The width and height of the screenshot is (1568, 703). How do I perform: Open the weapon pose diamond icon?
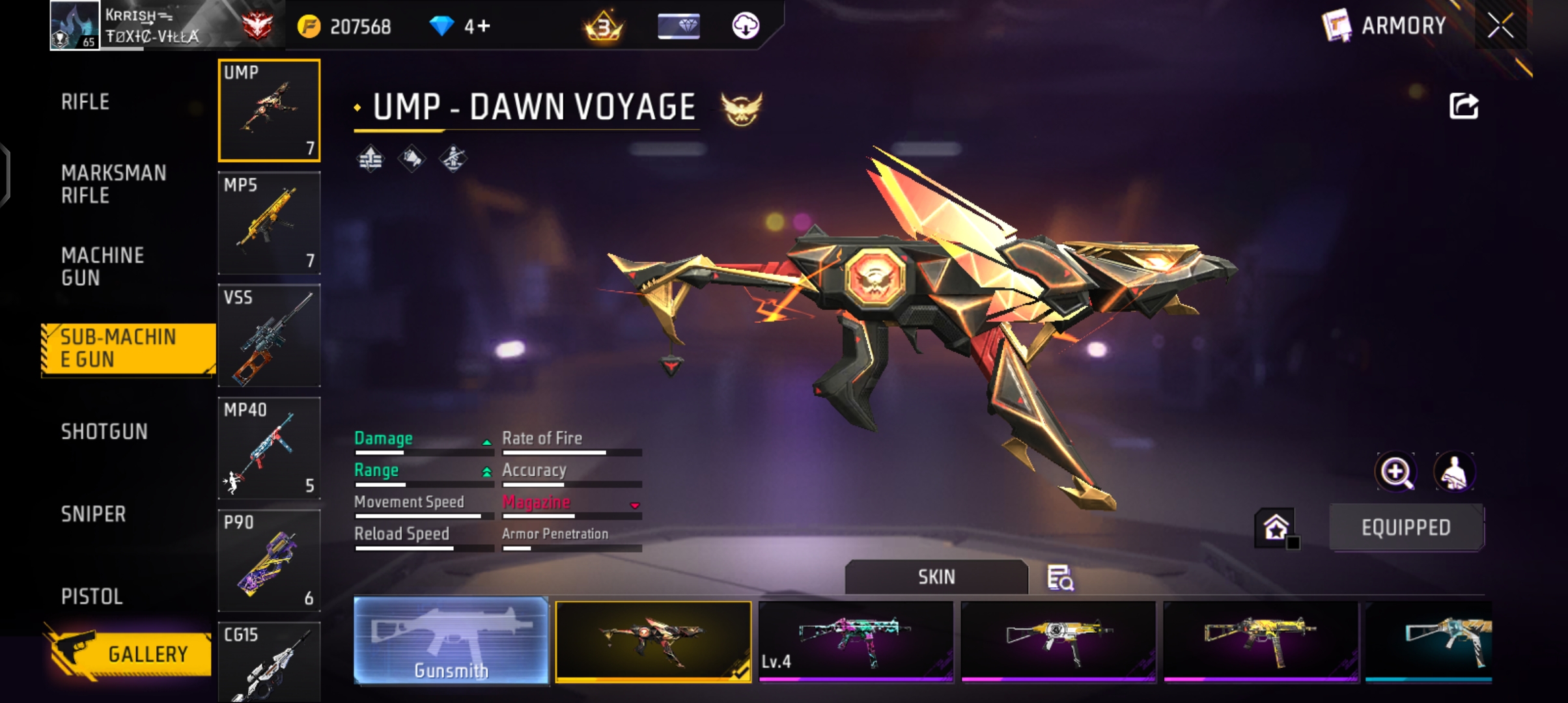[x=454, y=158]
